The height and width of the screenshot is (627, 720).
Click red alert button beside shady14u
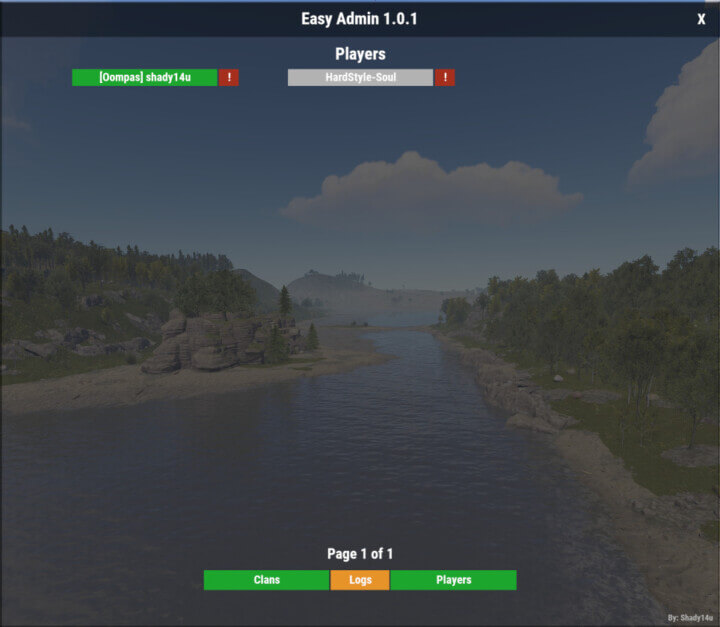tap(229, 77)
